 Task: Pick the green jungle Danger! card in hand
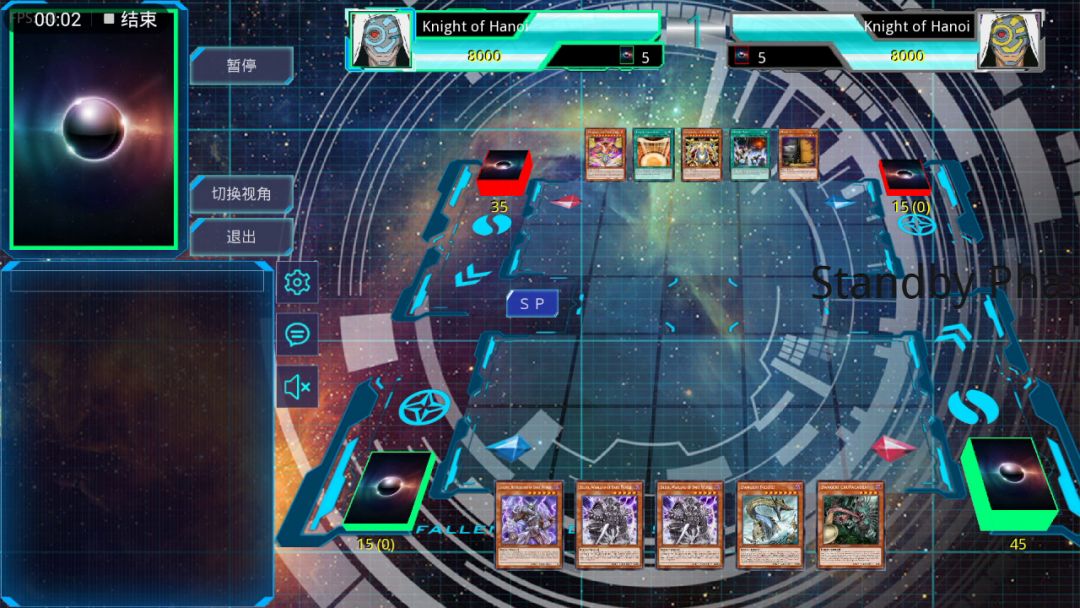[850, 524]
